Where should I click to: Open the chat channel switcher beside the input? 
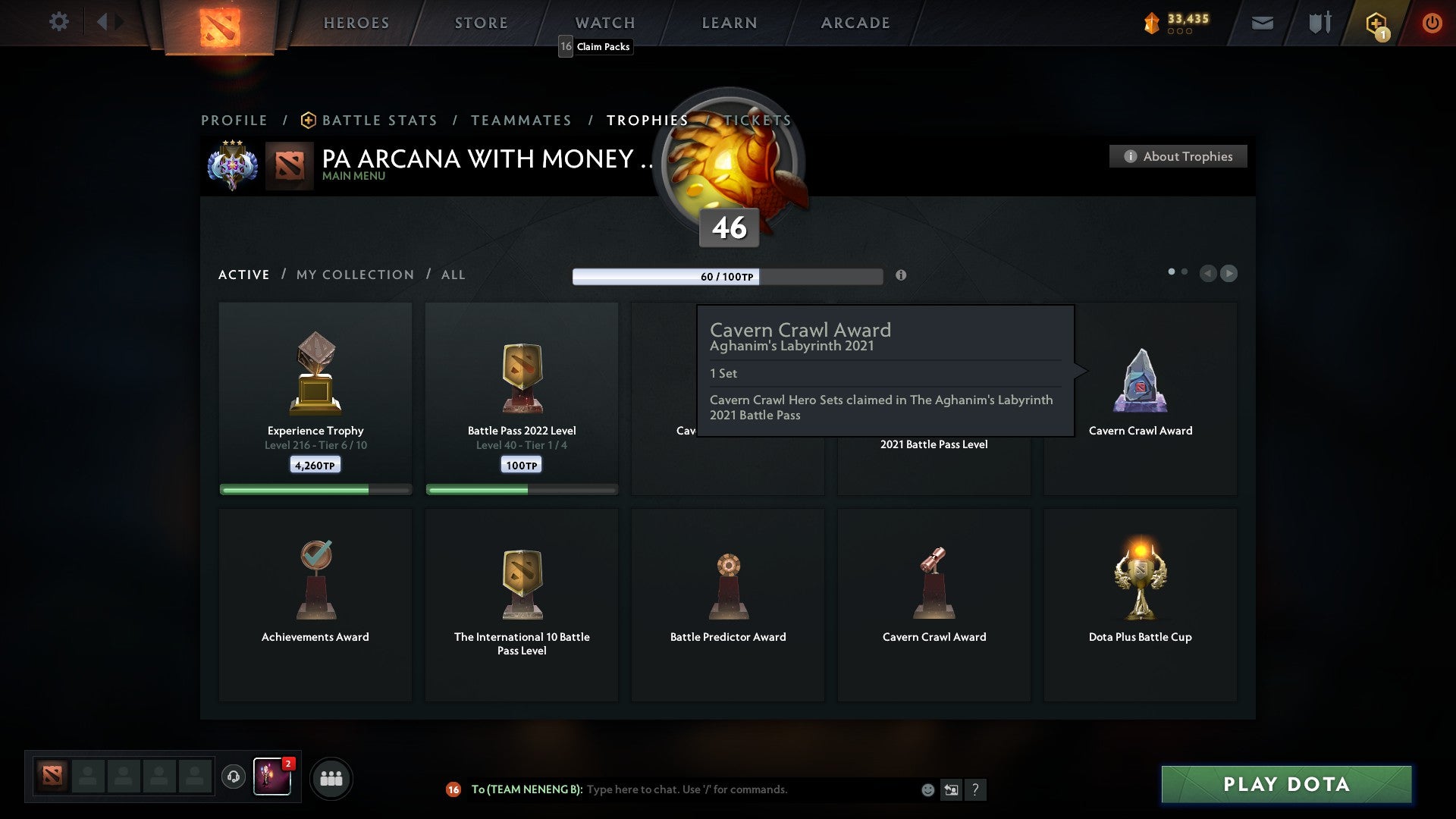coord(951,789)
